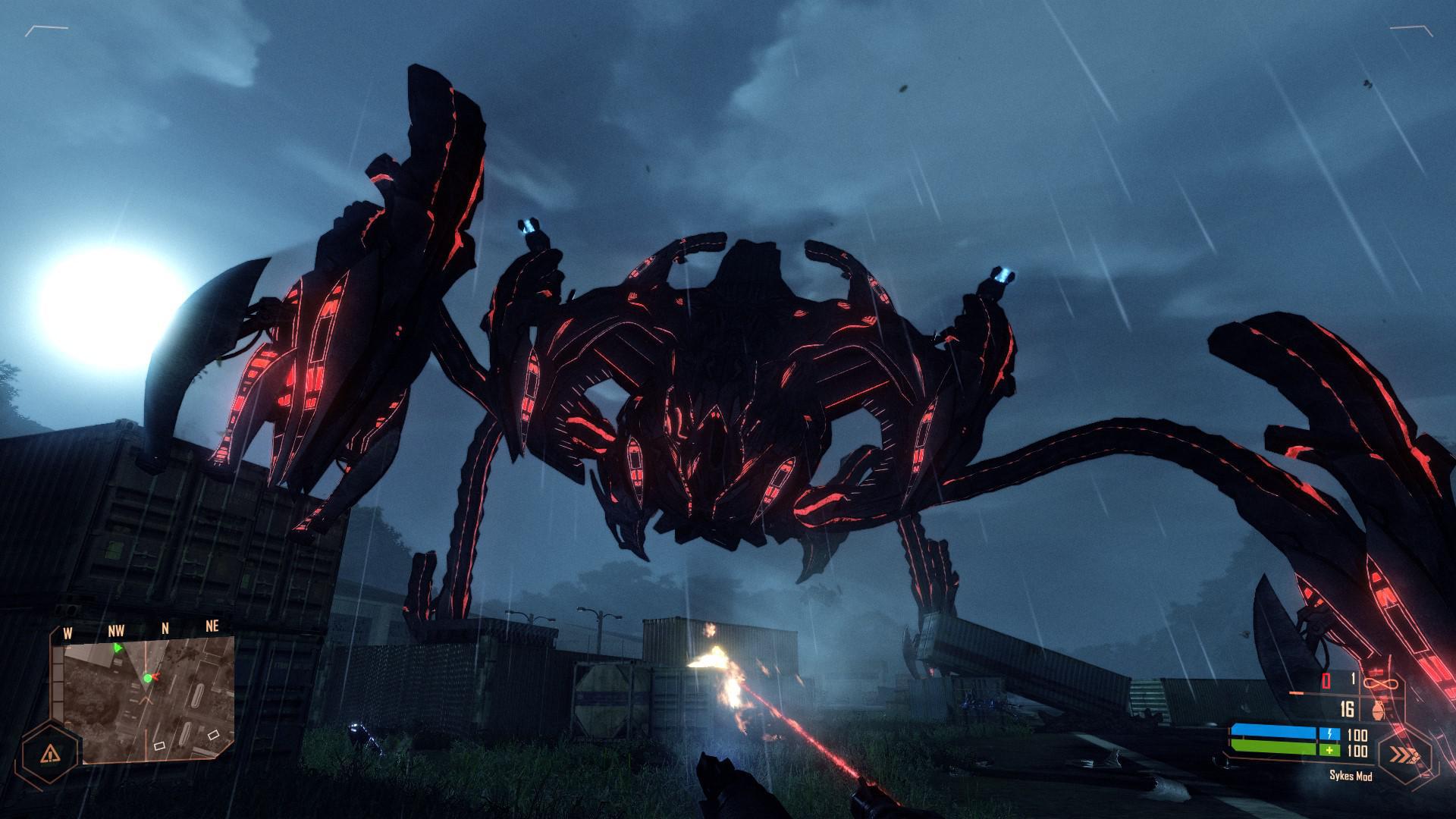Select the NW compass heading label

click(116, 630)
